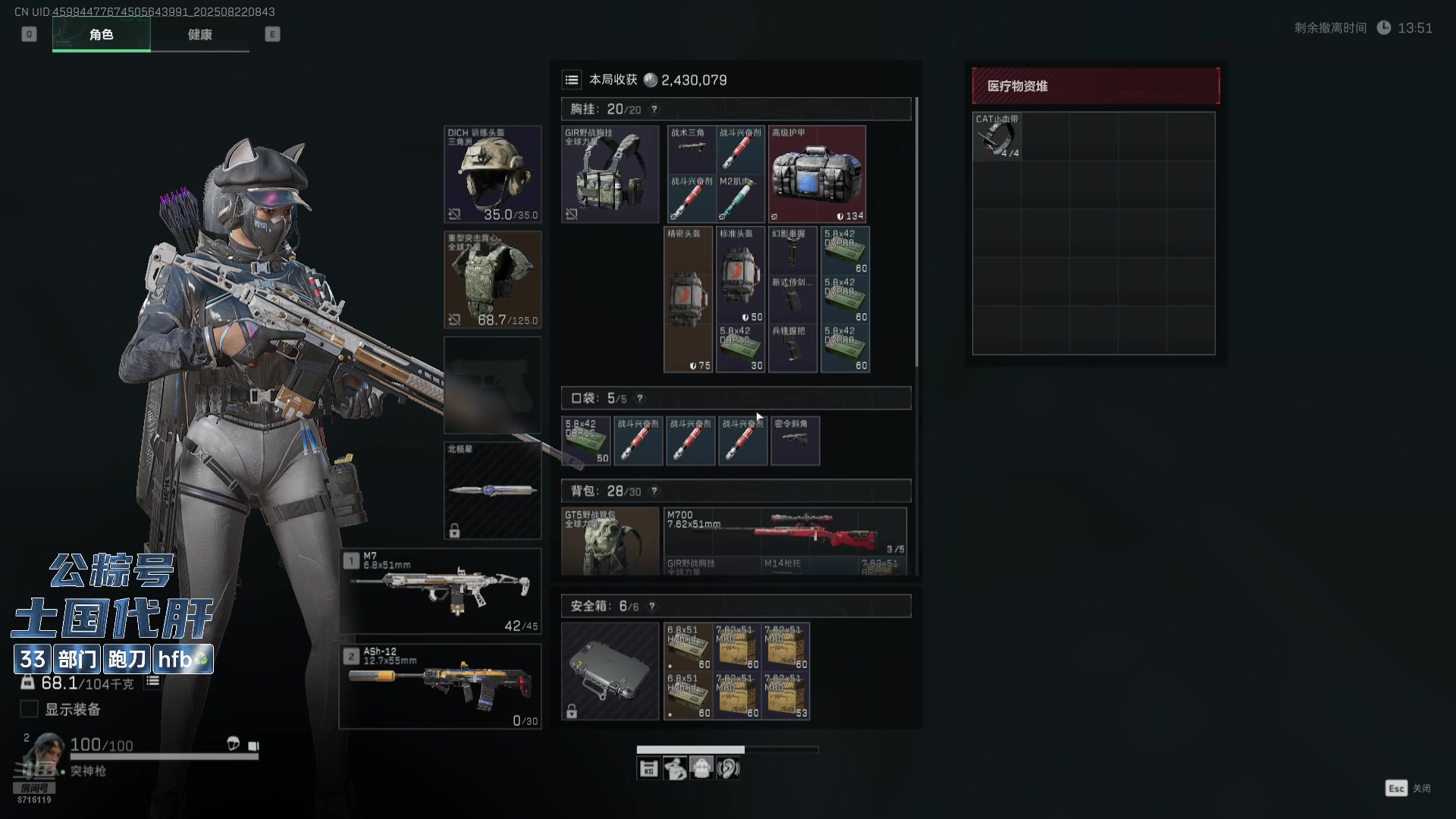Select the red M700 sniper rifle
Image resolution: width=1456 pixels, height=819 pixels.
point(785,531)
